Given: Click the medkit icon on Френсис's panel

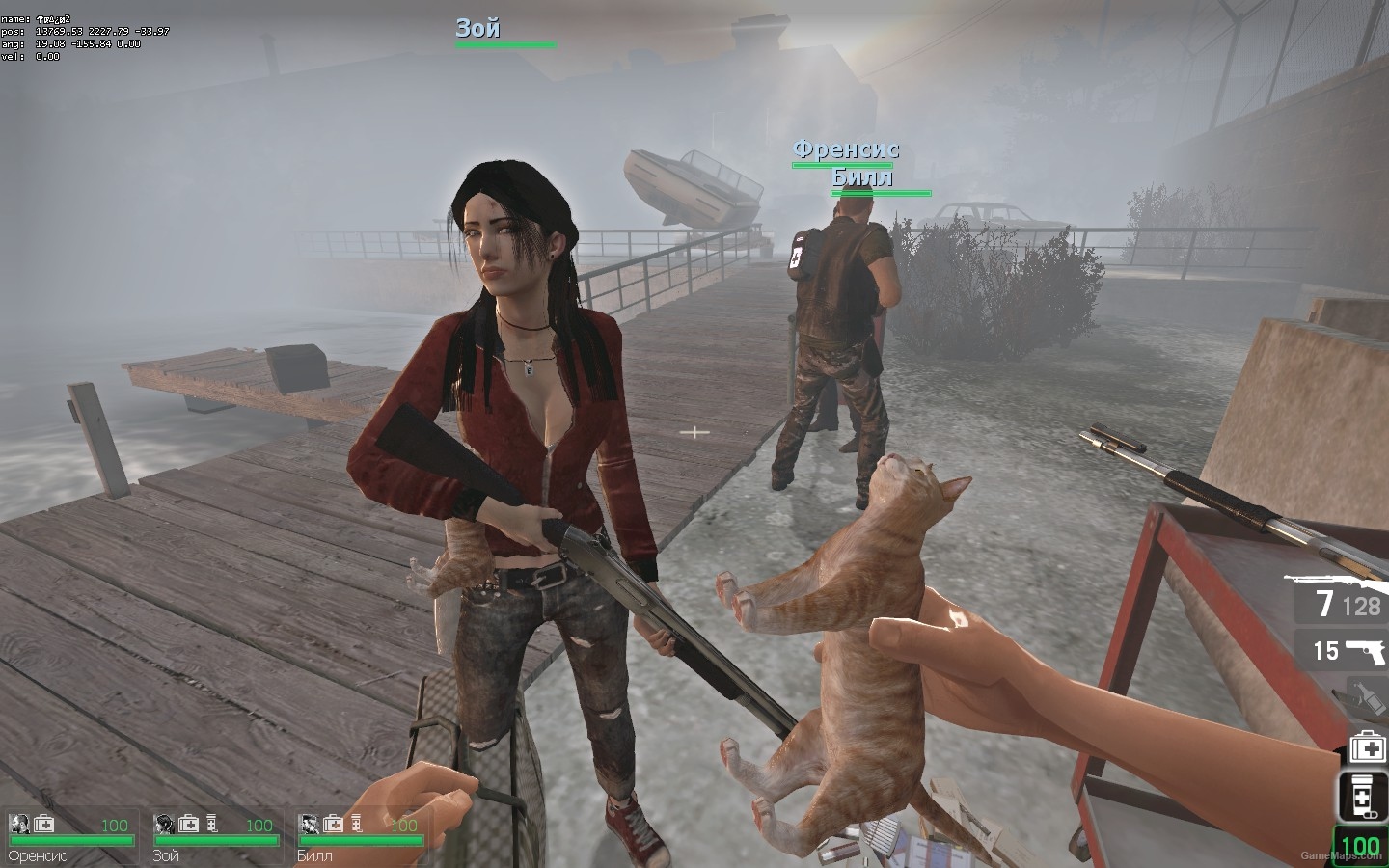Looking at the screenshot, I should 42,826.
